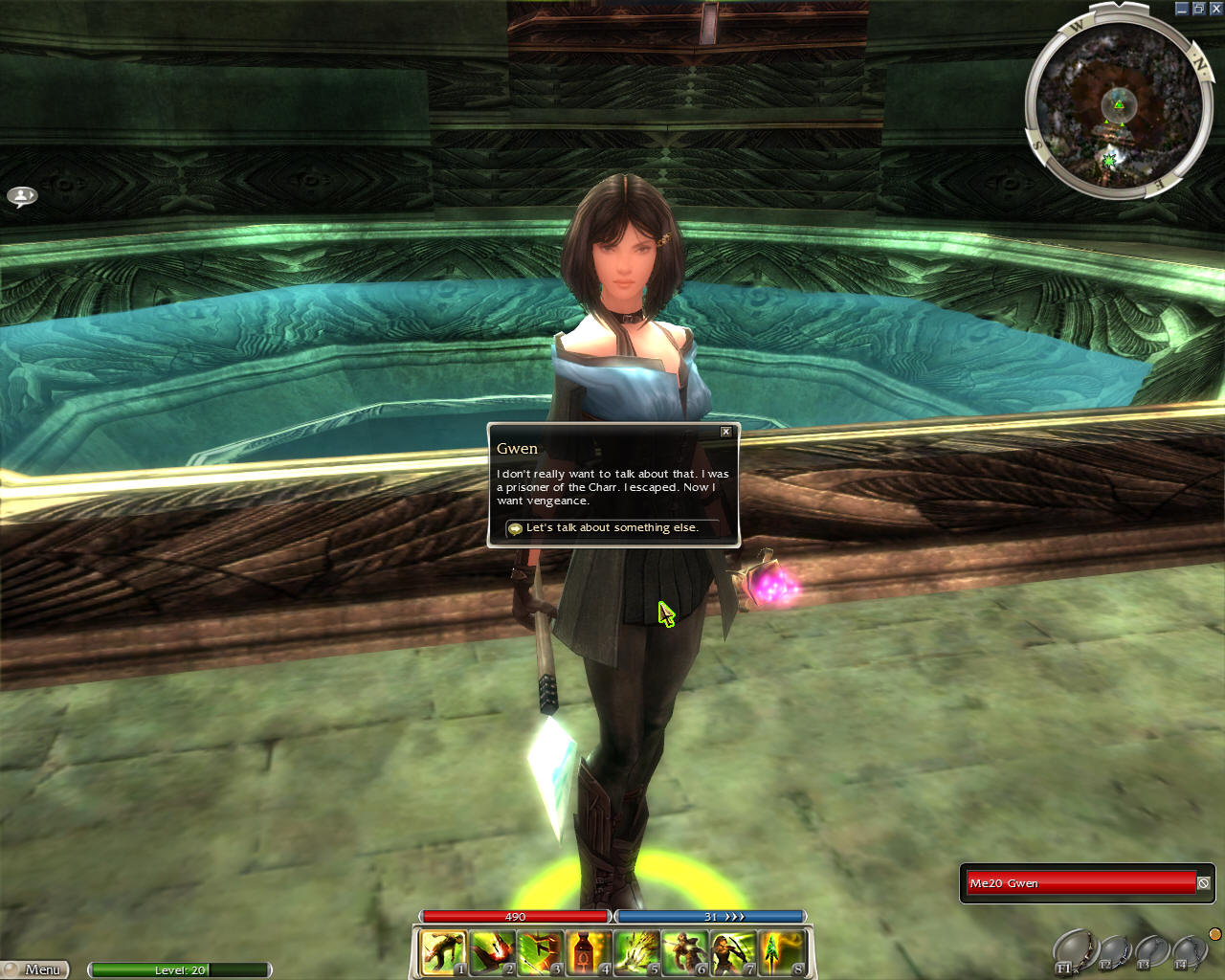Choose "Let's talk about something else" reply
The width and height of the screenshot is (1225, 980).
612,528
